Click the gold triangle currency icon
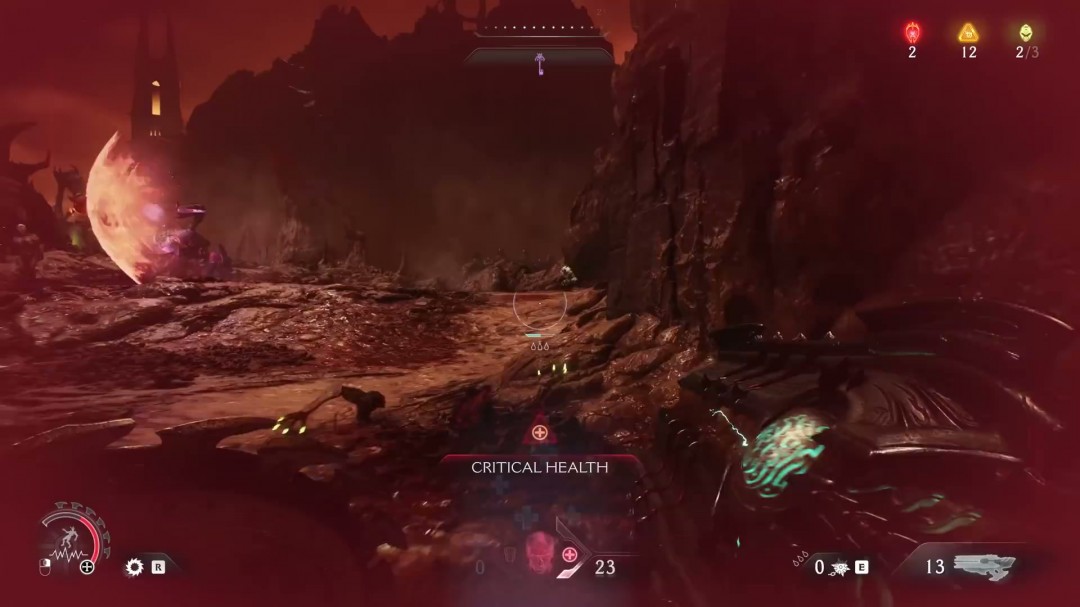Screen dimensions: 1080x607 pyautogui.click(x=967, y=32)
